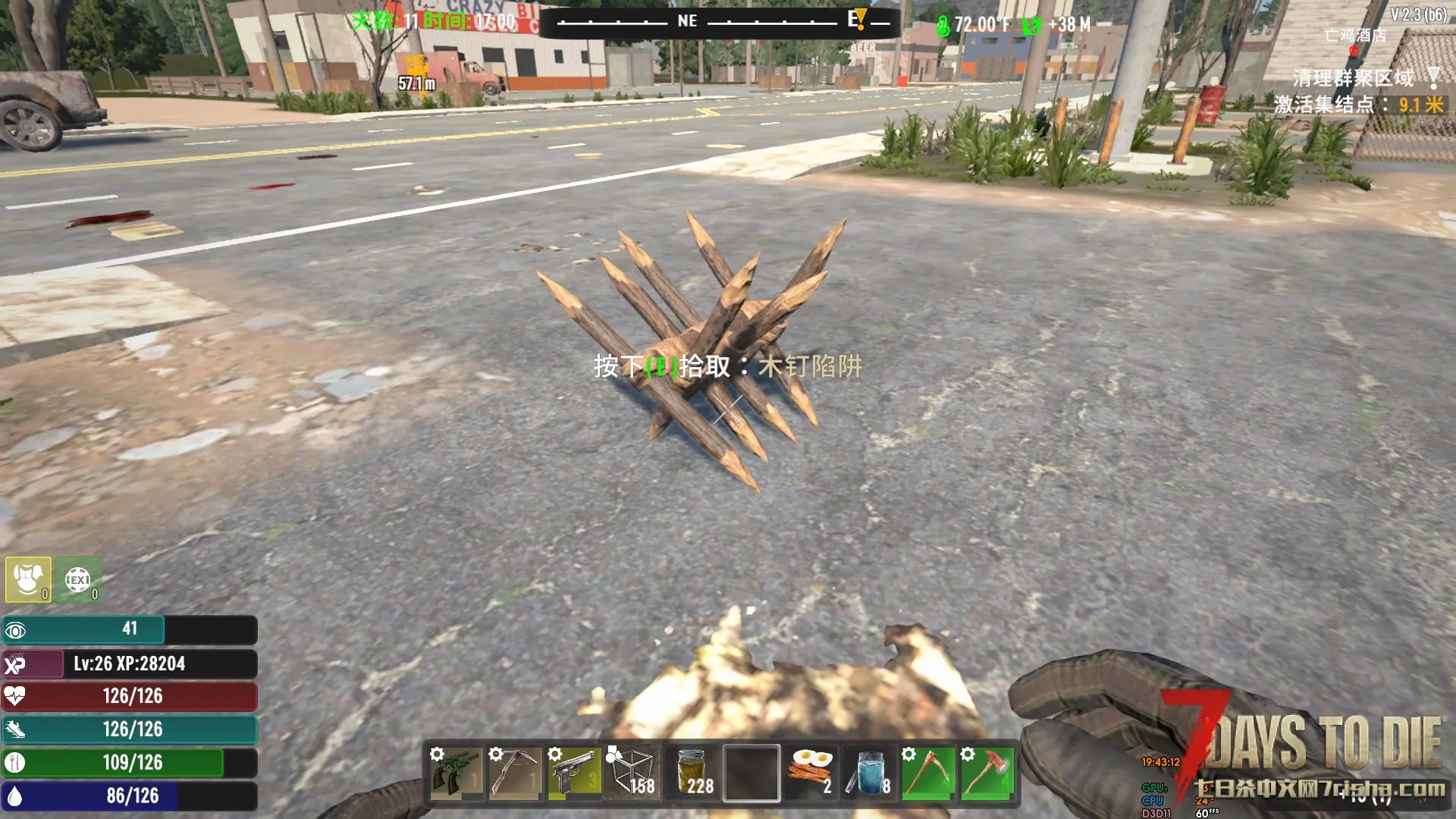Click the clear infested area quest tracker
Viewport: 1456px width, 819px height.
click(1353, 78)
